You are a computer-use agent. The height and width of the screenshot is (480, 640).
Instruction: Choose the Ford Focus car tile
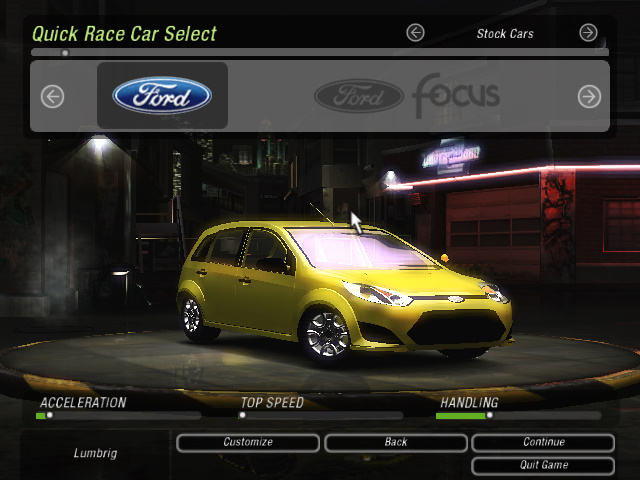407,96
